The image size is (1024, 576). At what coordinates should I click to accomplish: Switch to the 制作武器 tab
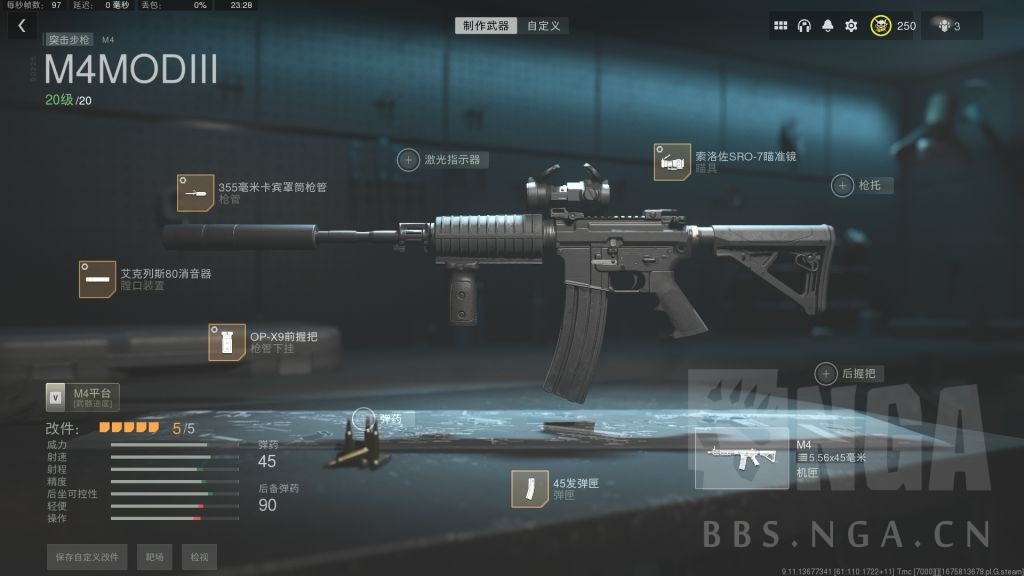click(x=486, y=26)
